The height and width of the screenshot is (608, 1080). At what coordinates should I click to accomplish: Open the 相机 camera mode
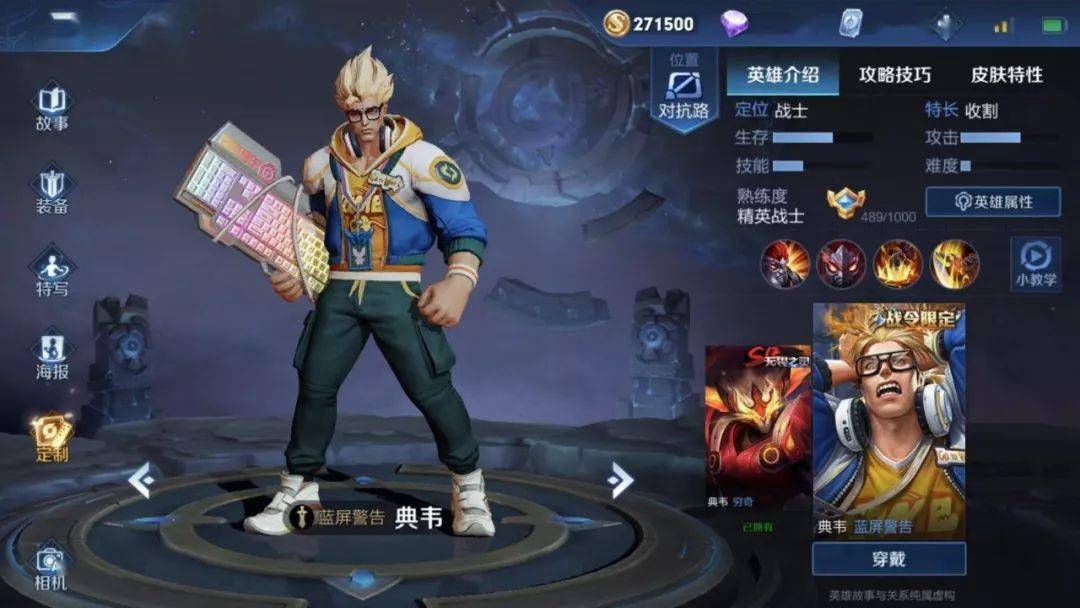tap(52, 567)
